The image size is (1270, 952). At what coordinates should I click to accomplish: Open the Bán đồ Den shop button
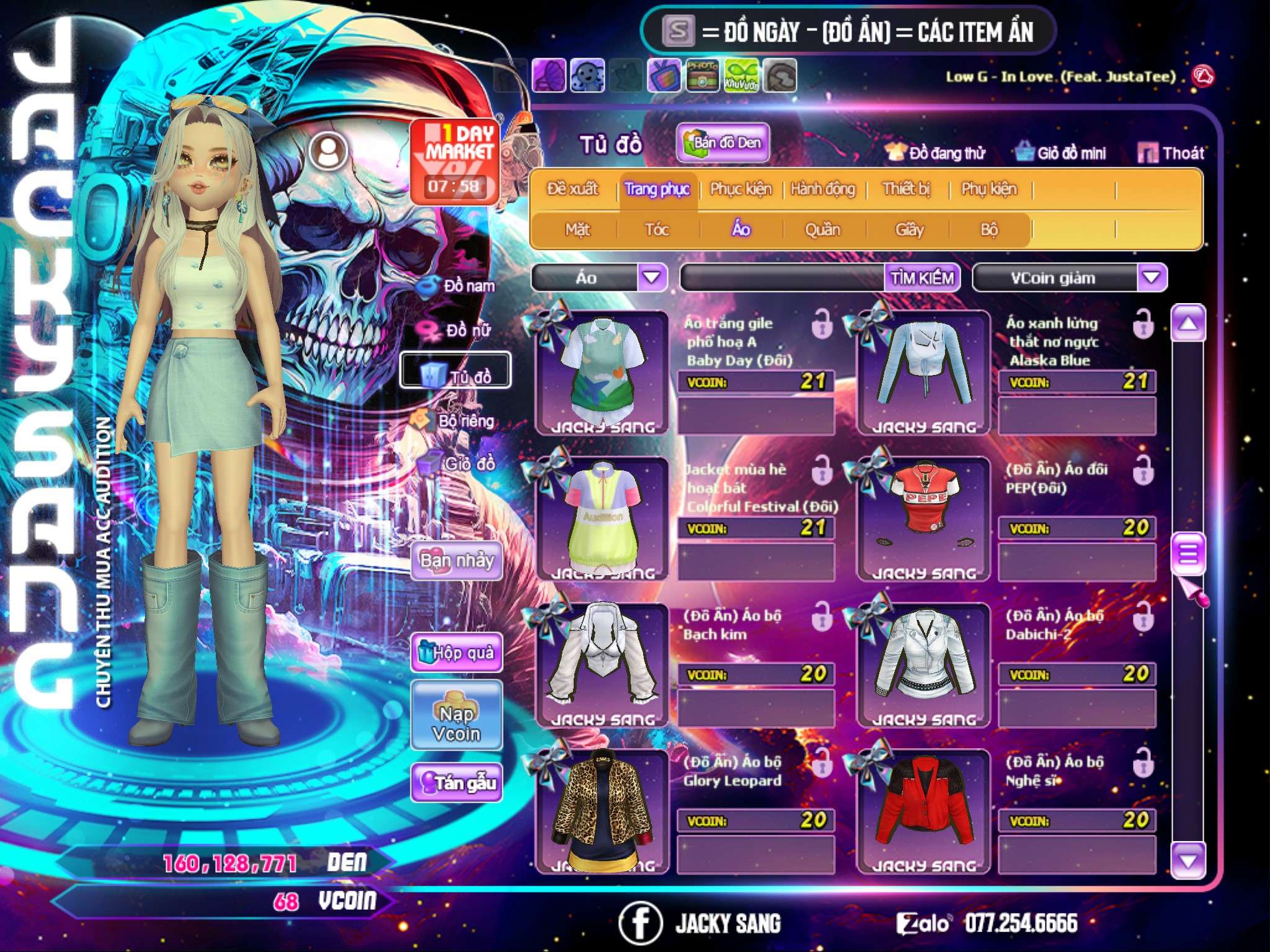click(722, 143)
